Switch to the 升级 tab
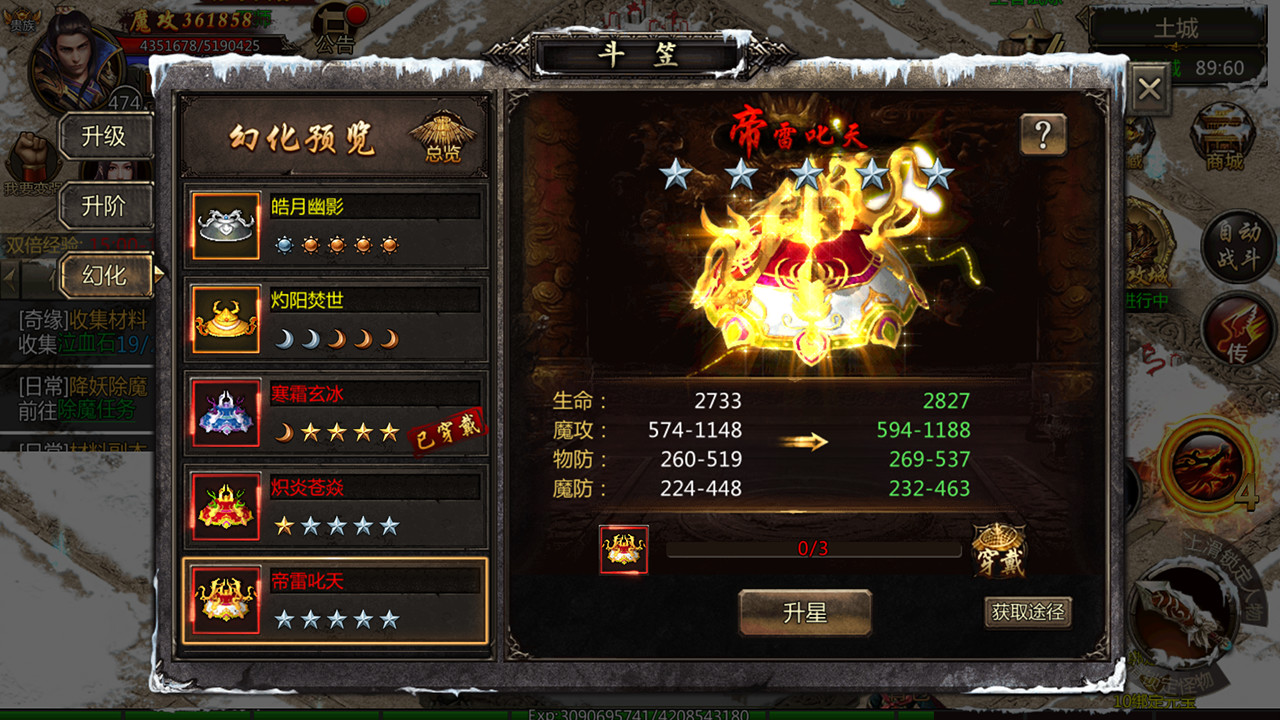The image size is (1280, 720). (106, 137)
